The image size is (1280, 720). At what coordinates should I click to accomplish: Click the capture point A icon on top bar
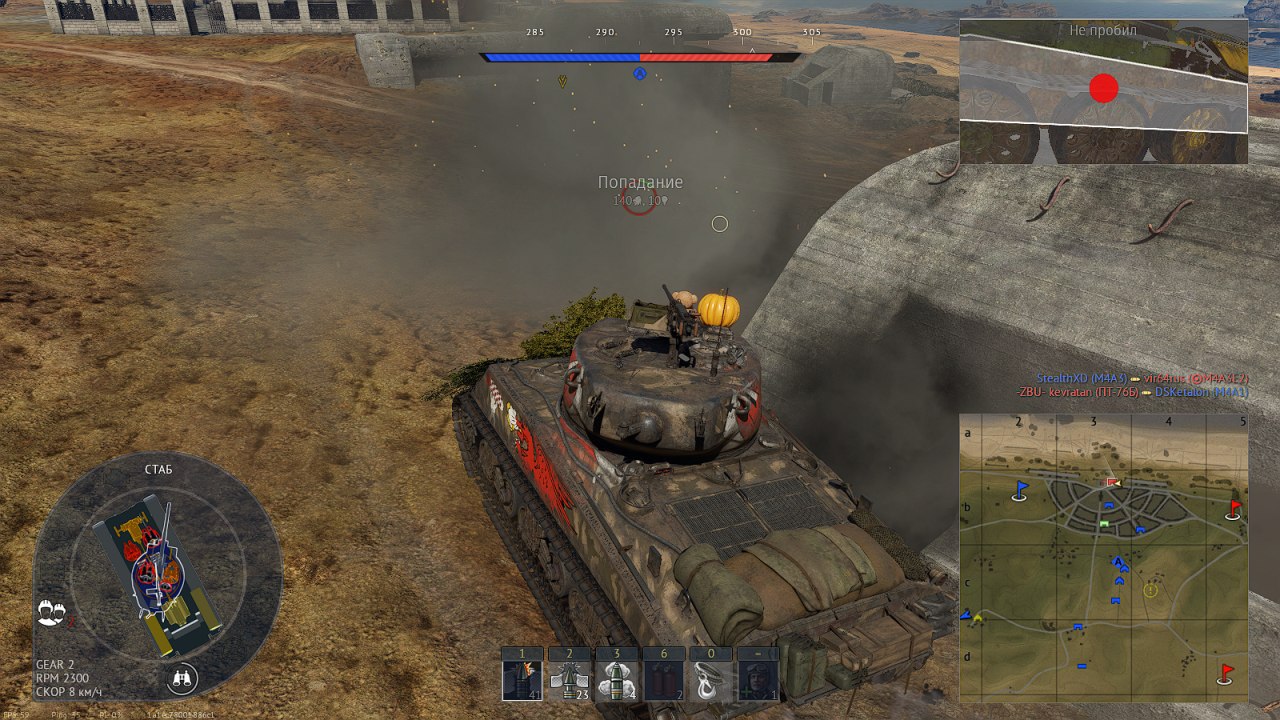click(640, 73)
